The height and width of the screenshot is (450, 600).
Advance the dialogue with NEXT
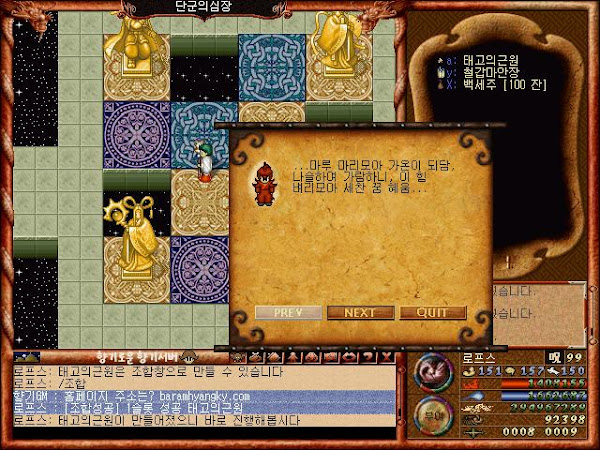[360, 312]
